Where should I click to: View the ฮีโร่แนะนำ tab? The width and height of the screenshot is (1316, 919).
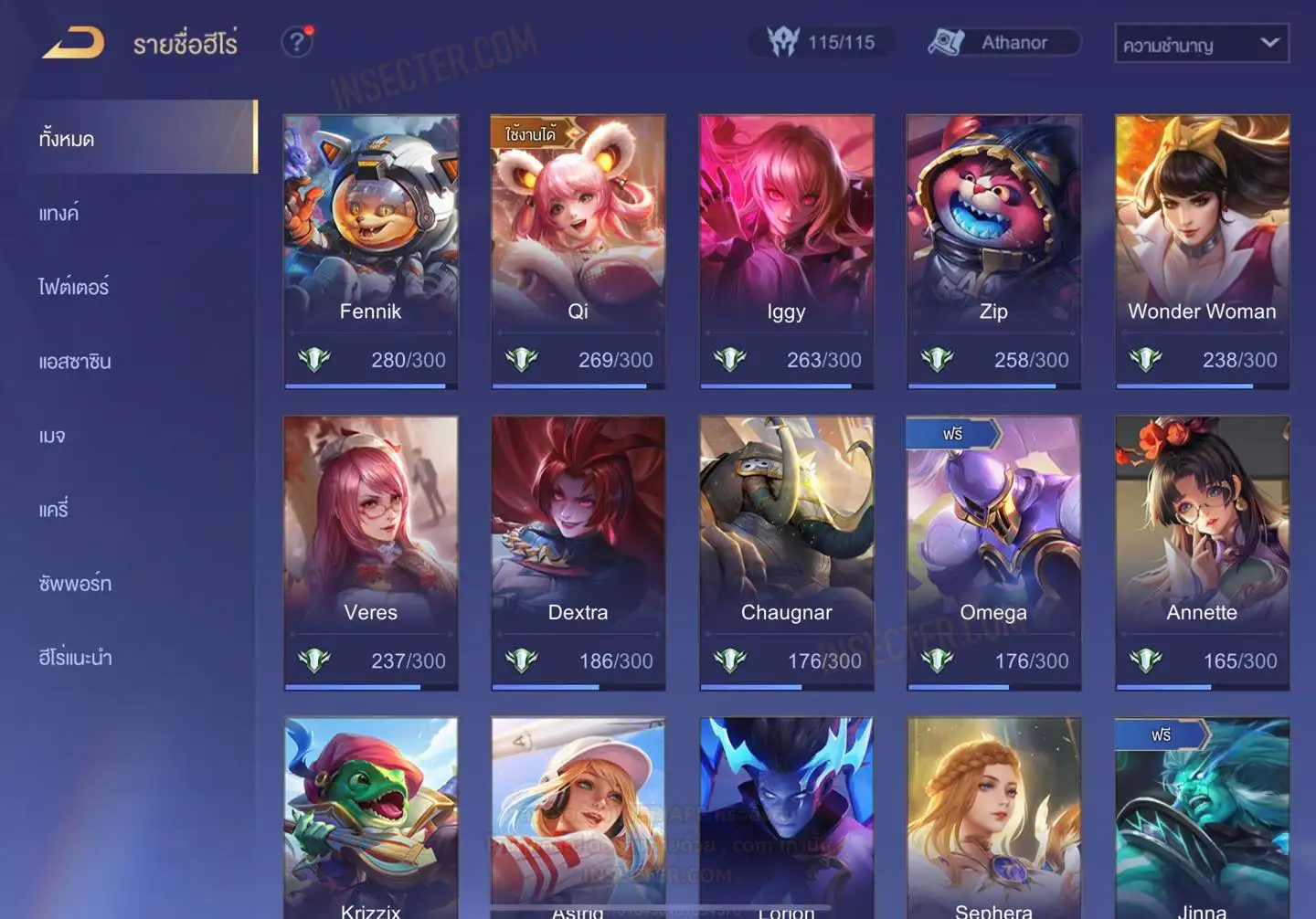click(76, 657)
